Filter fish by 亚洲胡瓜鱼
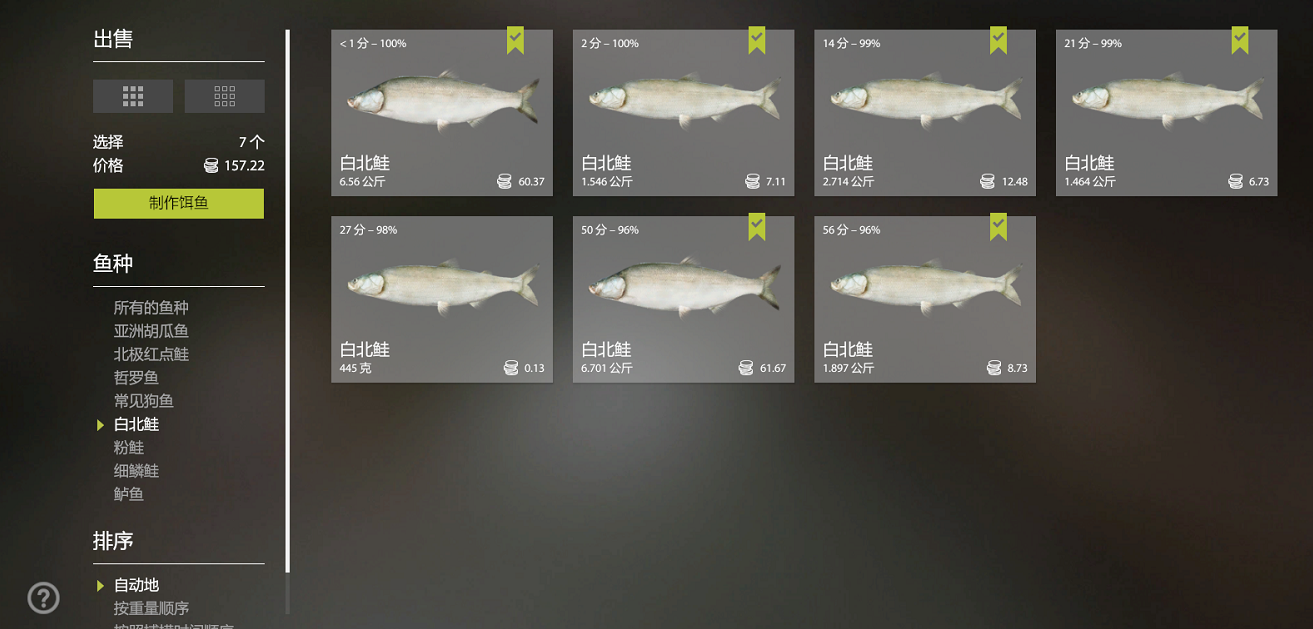Image resolution: width=1313 pixels, height=629 pixels. click(151, 331)
